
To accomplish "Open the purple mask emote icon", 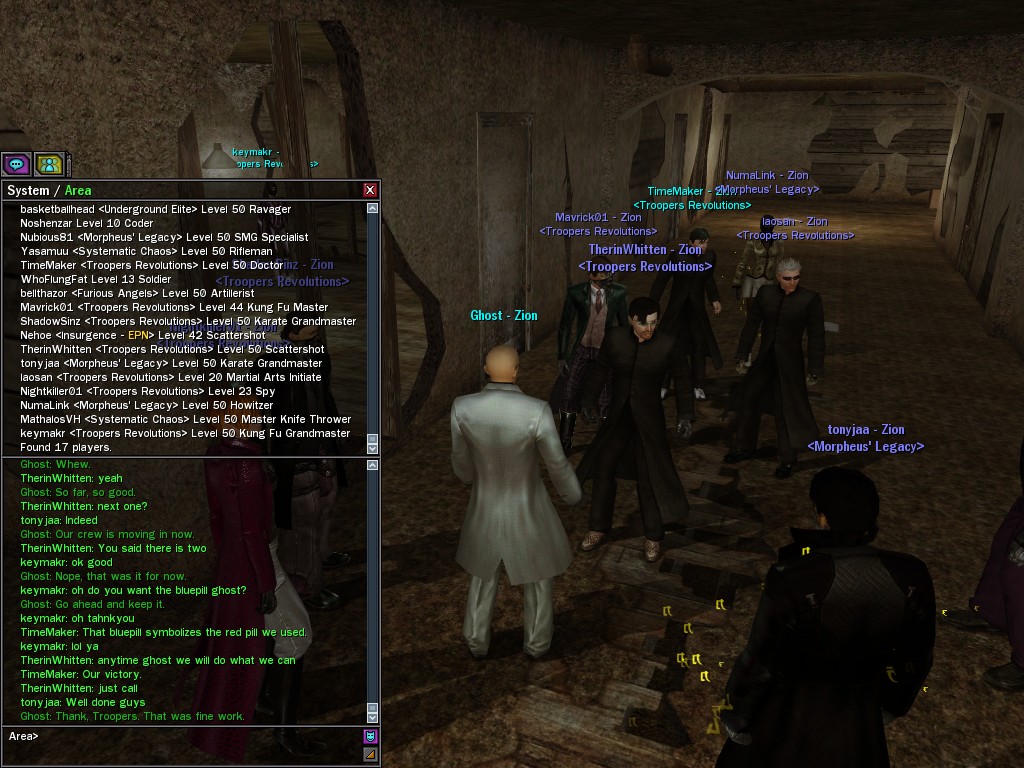I will (370, 737).
